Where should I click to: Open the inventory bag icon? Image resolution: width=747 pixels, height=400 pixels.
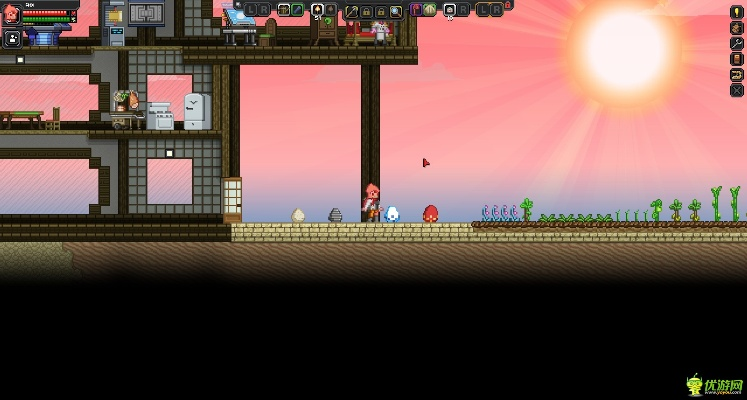pos(737,28)
